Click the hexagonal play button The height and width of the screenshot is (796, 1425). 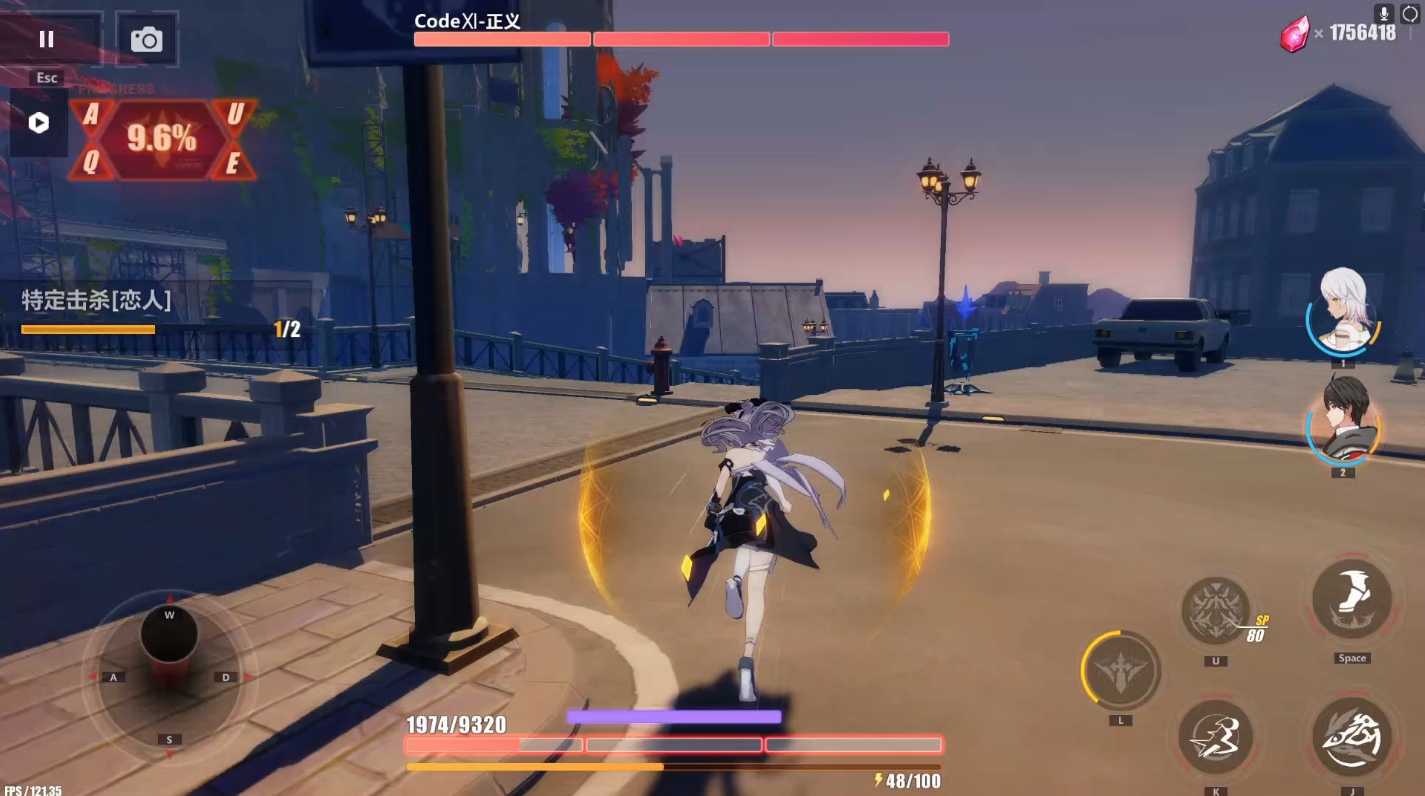coord(39,123)
